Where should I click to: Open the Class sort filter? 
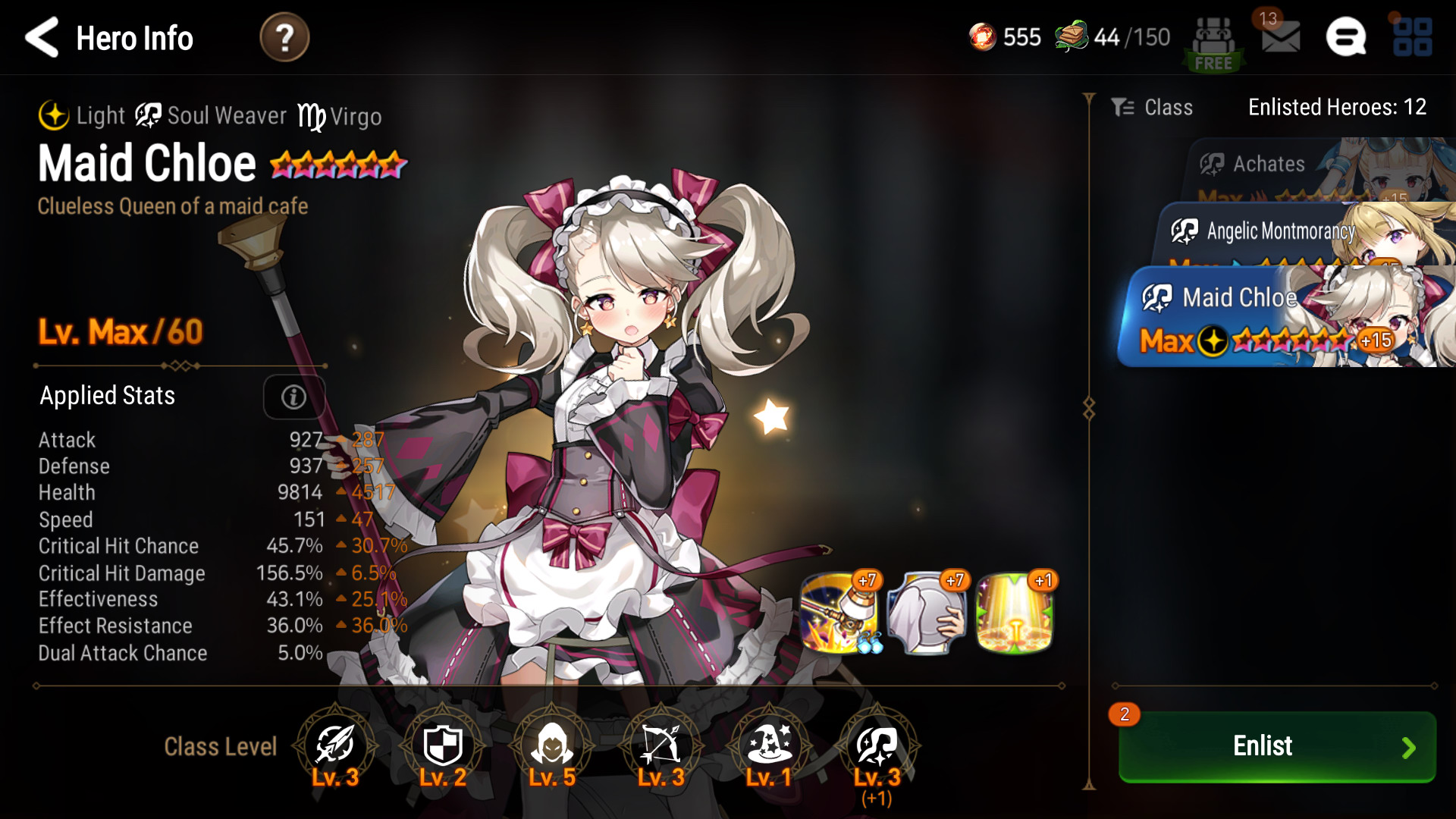click(x=1153, y=108)
